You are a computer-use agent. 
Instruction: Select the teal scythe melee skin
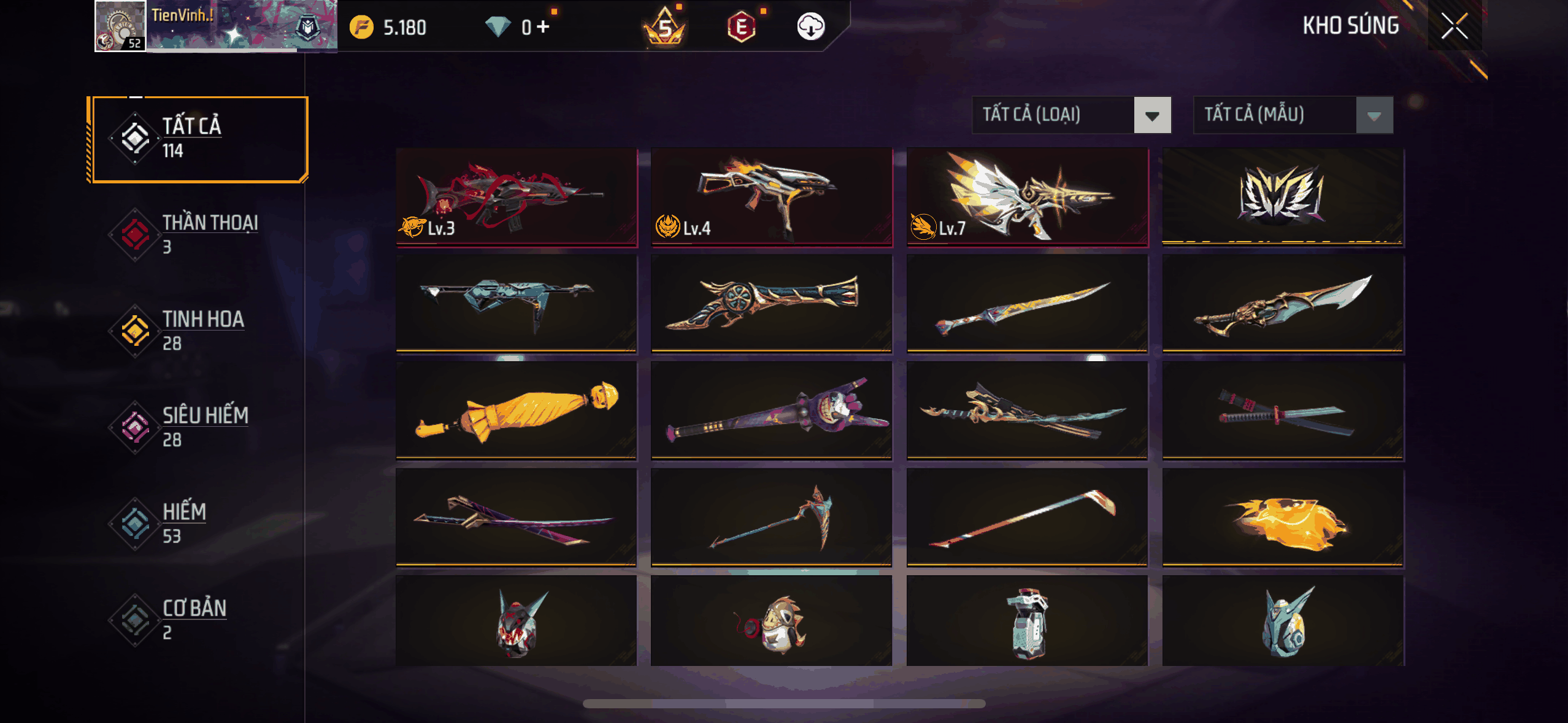click(771, 517)
